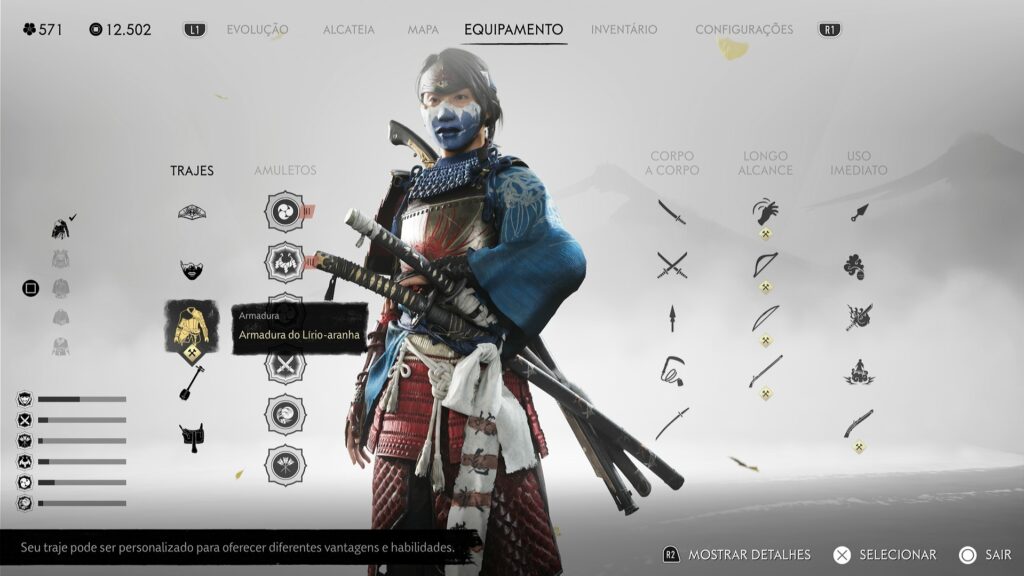
Task: Select the kusarigama sickle-and-chain weapon
Action: coord(672,371)
